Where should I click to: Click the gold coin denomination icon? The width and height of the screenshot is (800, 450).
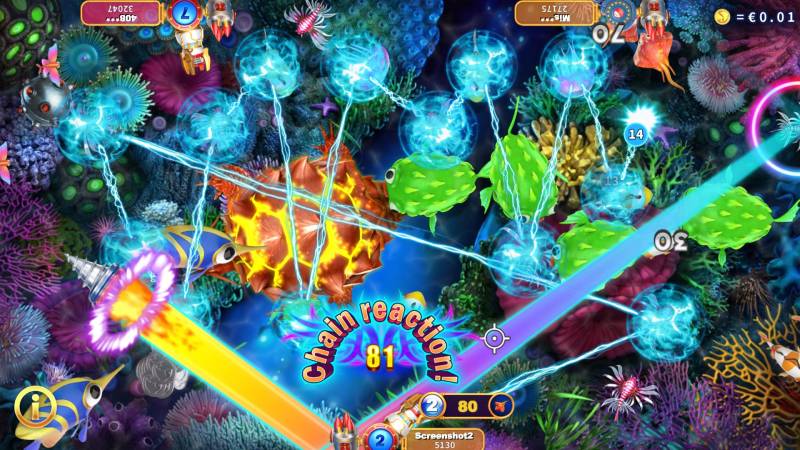[719, 17]
